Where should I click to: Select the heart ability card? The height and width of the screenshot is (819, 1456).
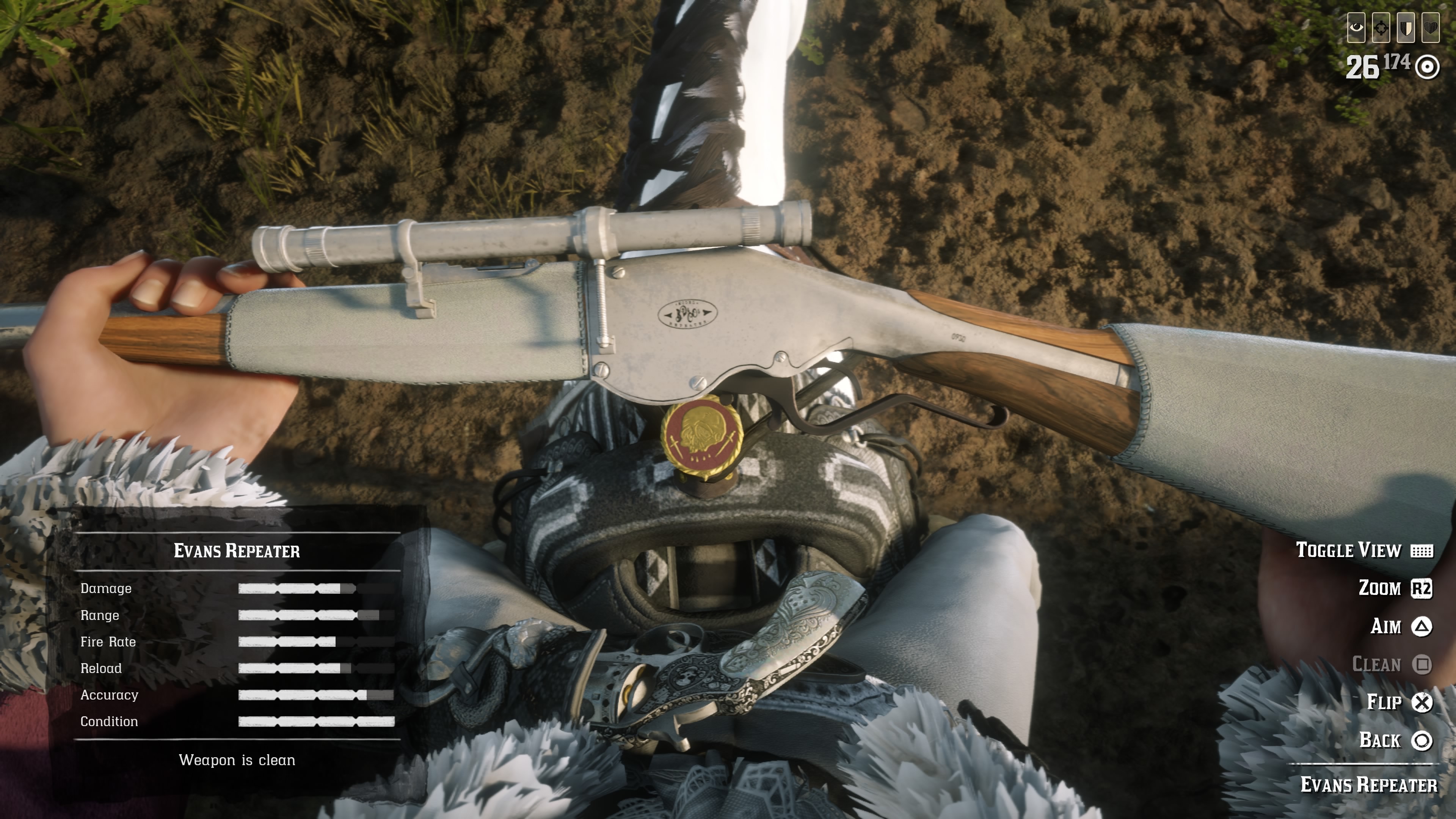(x=1431, y=28)
